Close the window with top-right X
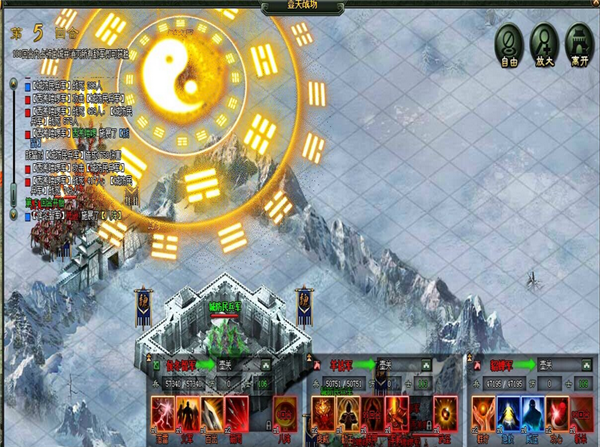The height and width of the screenshot is (447, 600). pos(592,6)
